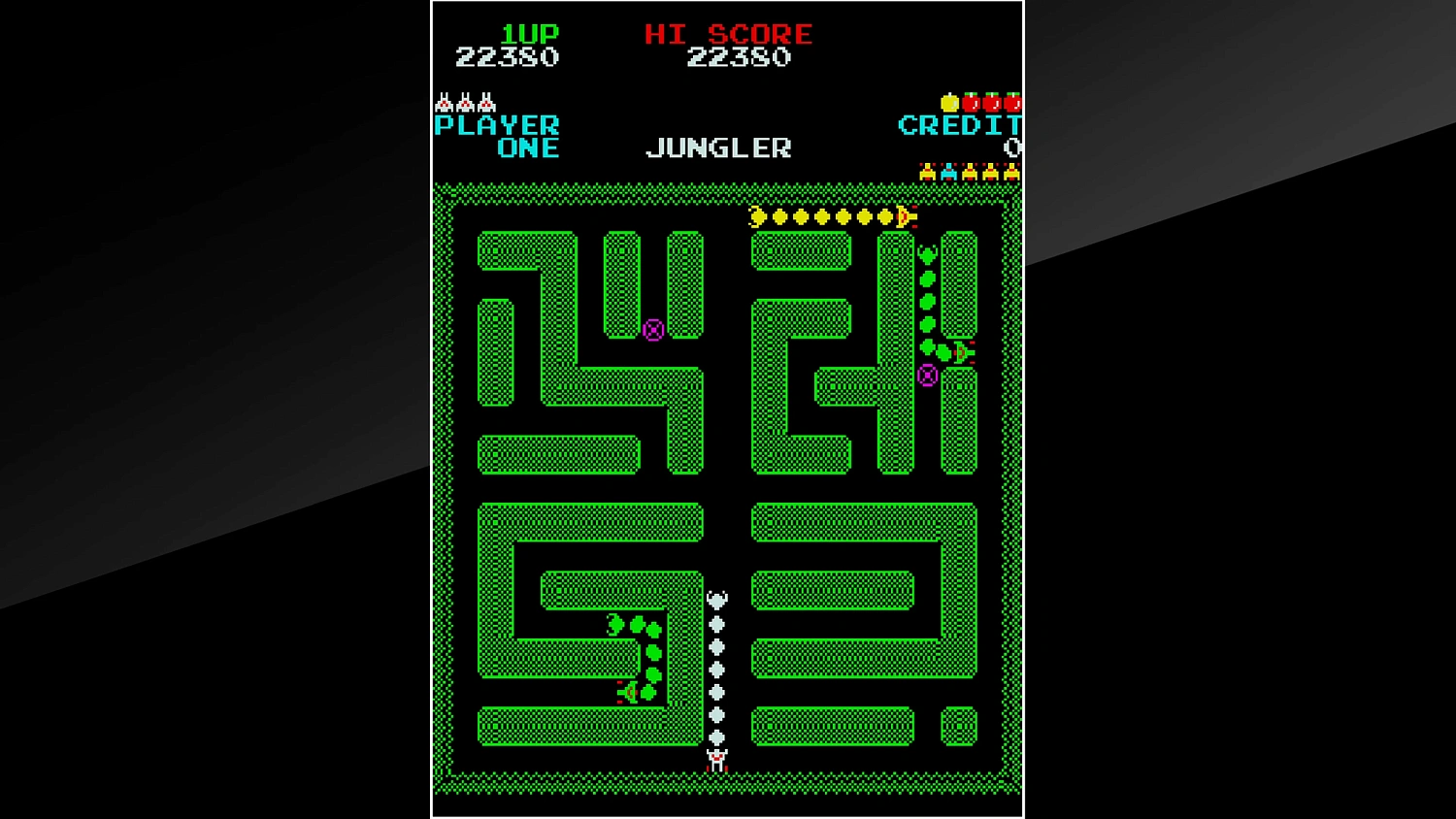This screenshot has width=1456, height=819.
Task: Select the JUNGLER title text
Action: coord(718,147)
